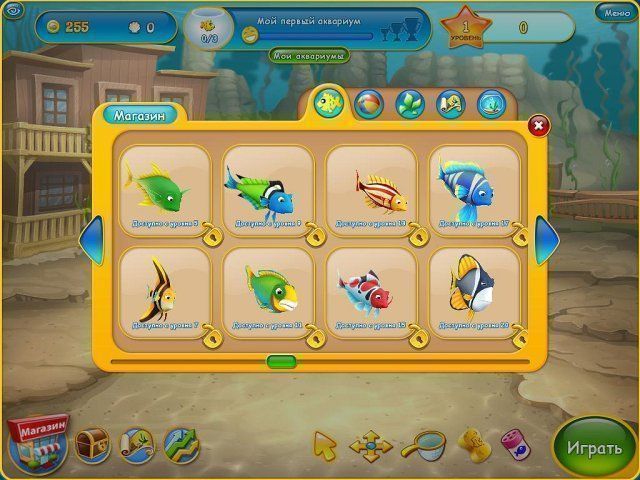Go to previous shop page arrow
640x480 pixels.
90,241
